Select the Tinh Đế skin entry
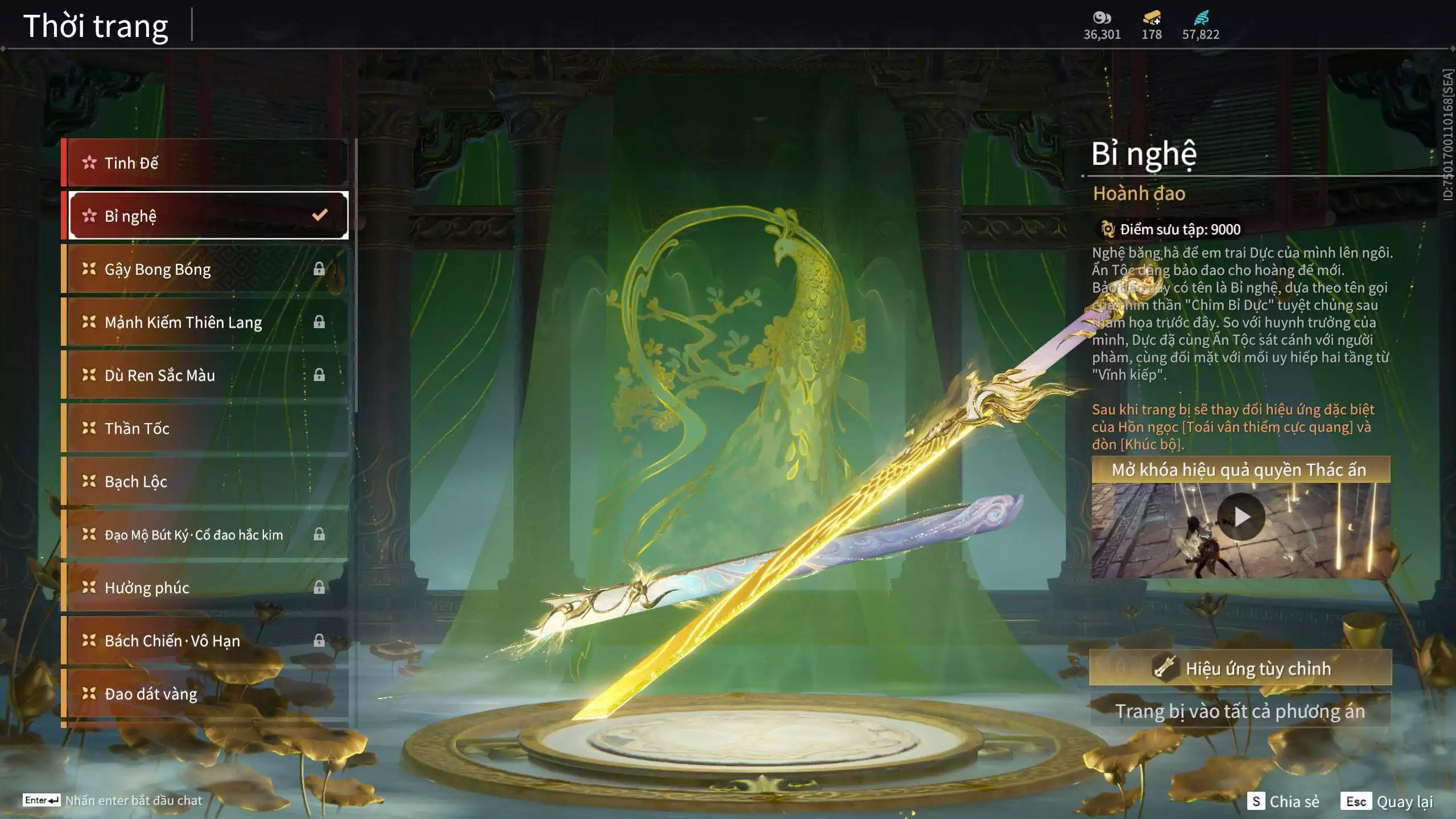1456x819 pixels. point(205,163)
